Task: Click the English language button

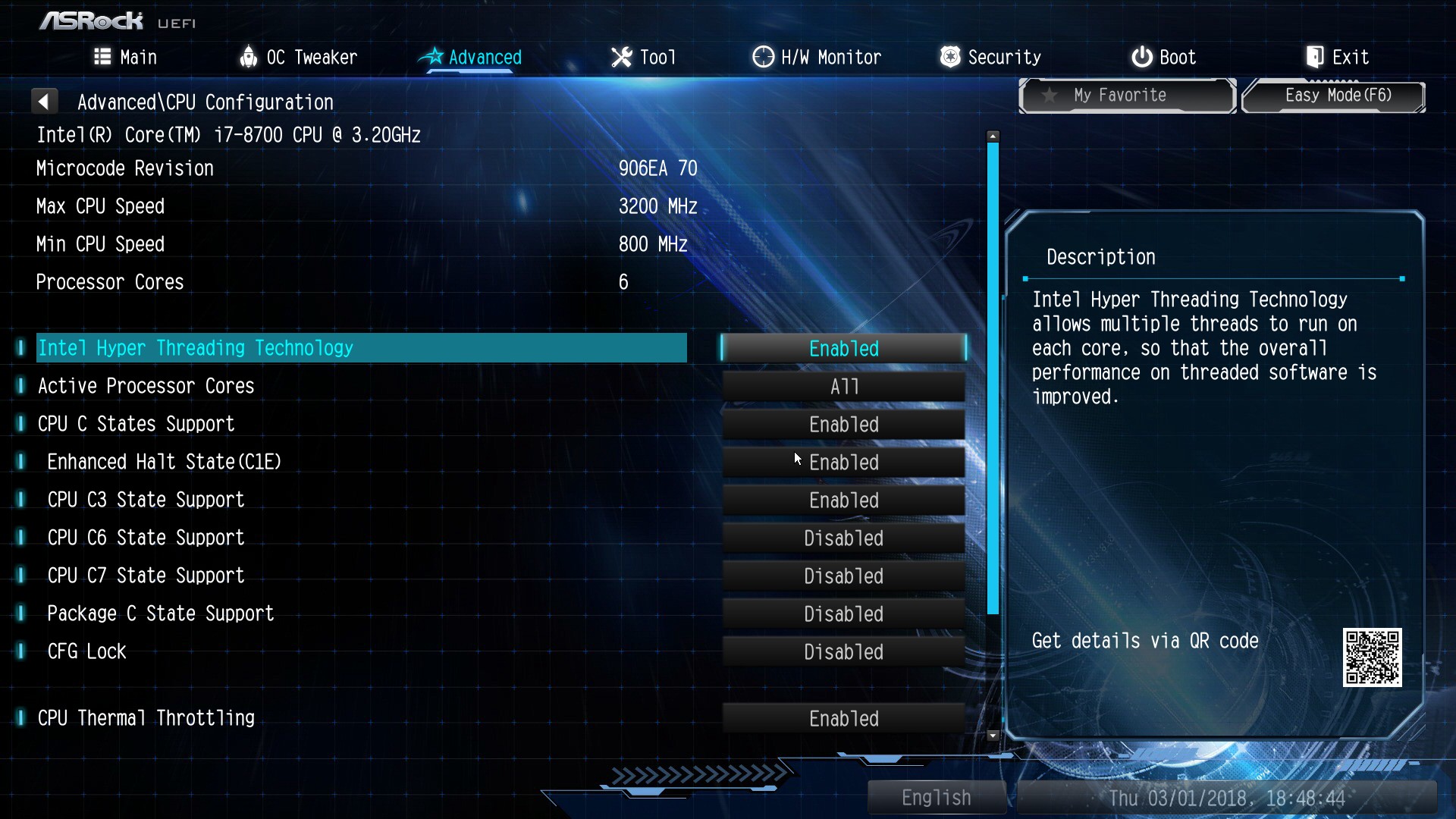Action: click(x=936, y=797)
